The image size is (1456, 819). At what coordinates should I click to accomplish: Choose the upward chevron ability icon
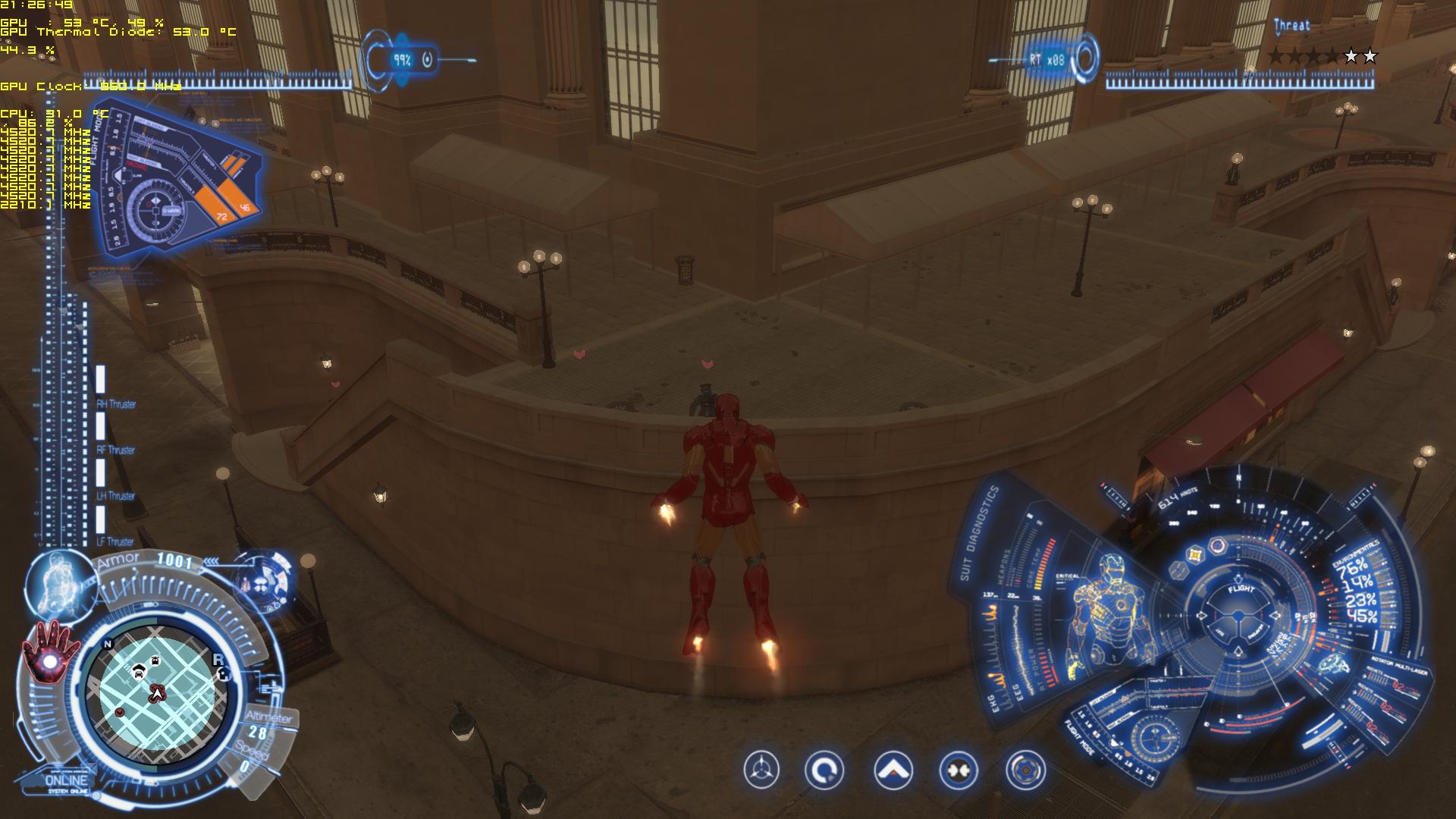coord(893,770)
